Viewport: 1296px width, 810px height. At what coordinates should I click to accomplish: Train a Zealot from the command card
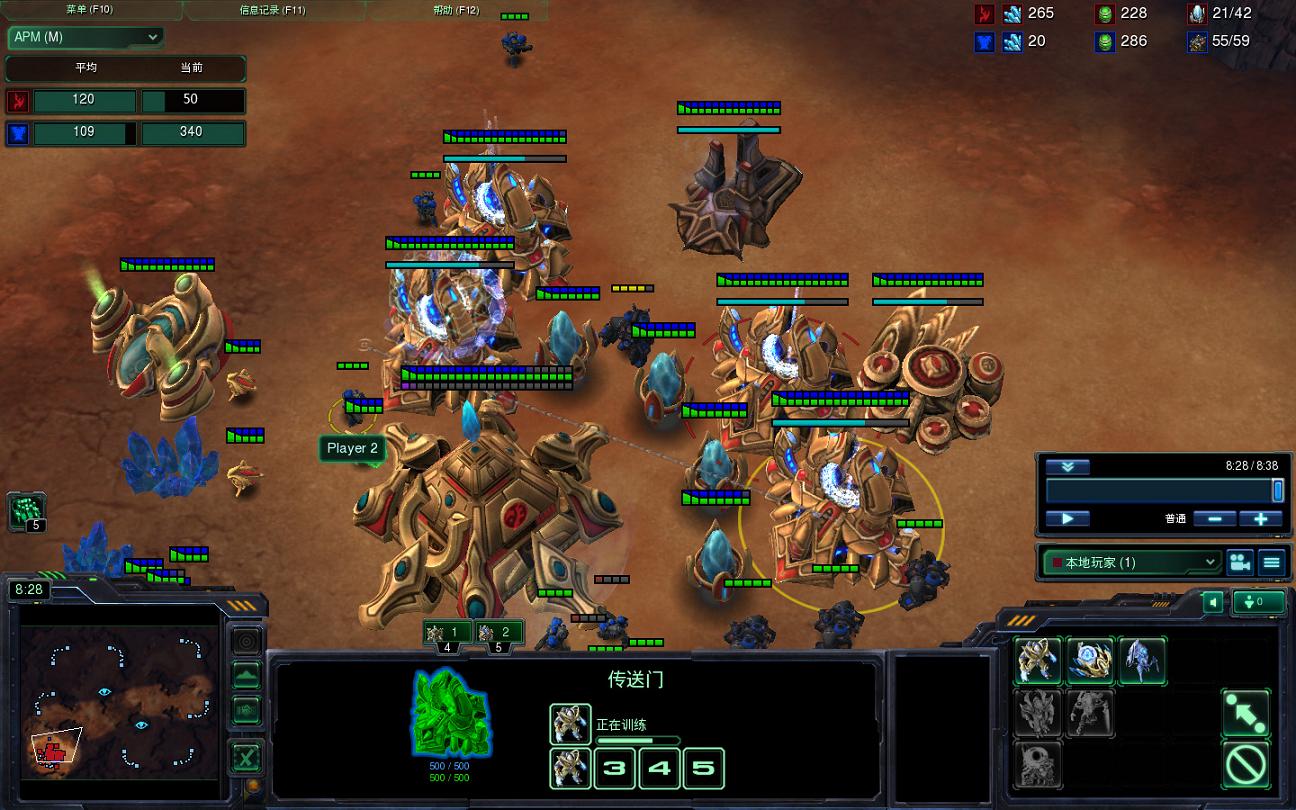[x=1038, y=661]
